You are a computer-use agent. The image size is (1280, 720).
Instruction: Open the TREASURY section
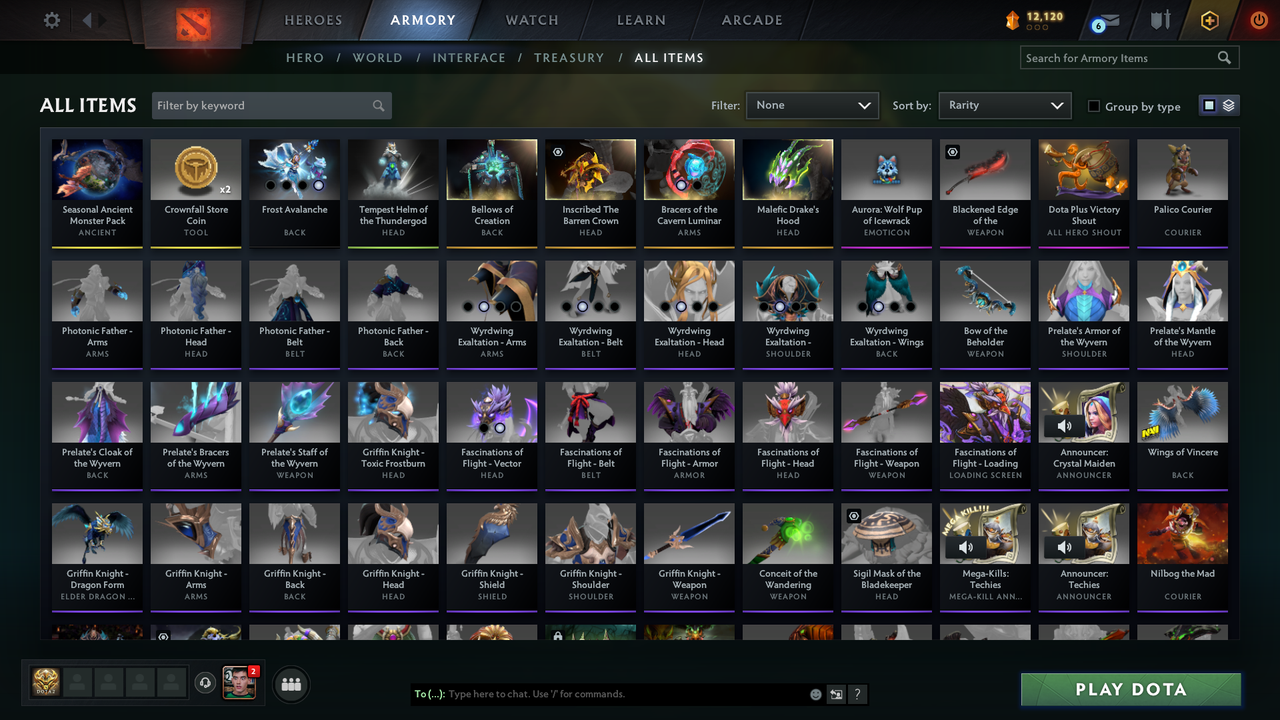pyautogui.click(x=569, y=58)
